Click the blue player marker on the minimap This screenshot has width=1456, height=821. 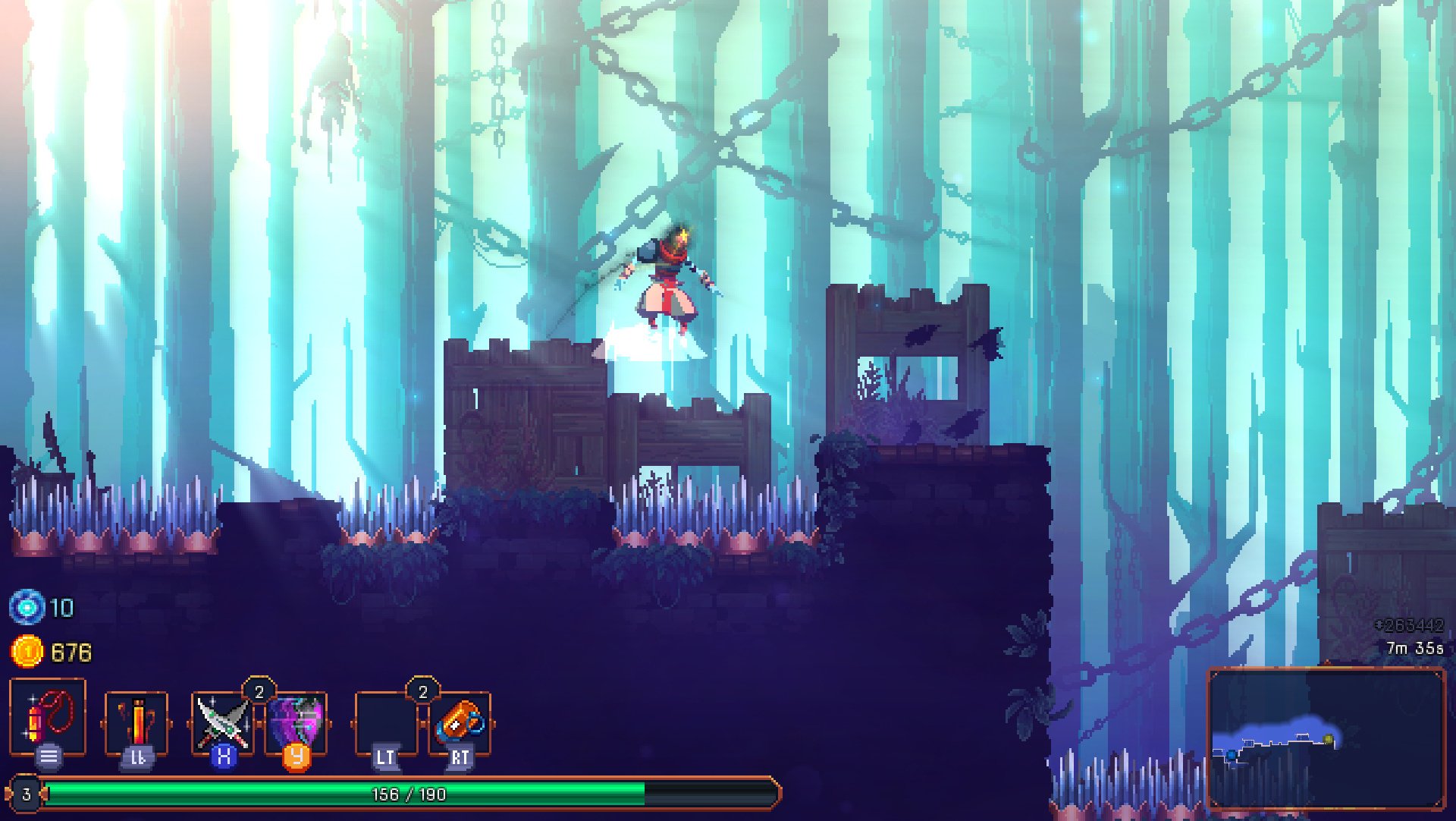[1232, 755]
